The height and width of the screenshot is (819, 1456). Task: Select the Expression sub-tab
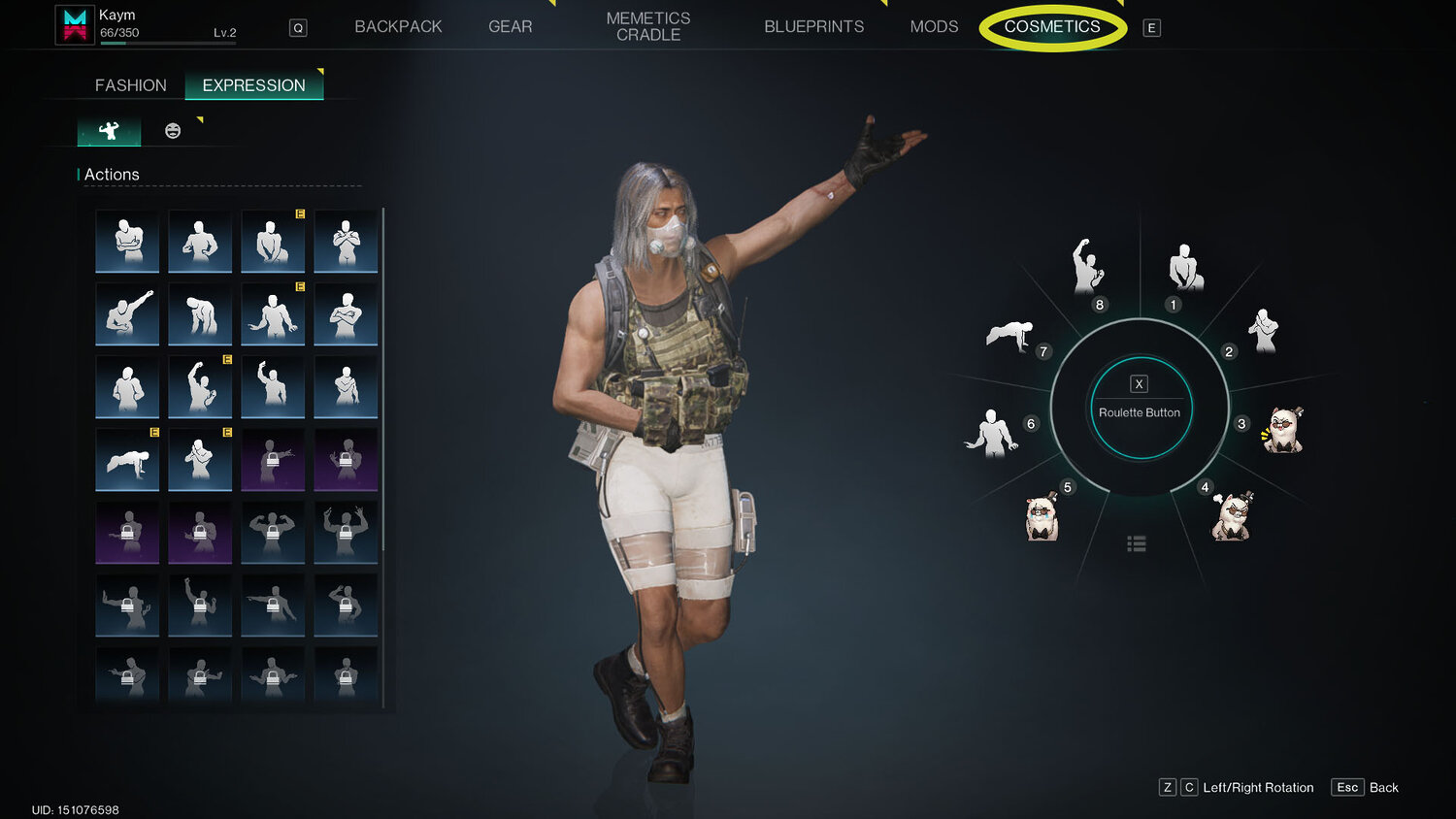(253, 85)
